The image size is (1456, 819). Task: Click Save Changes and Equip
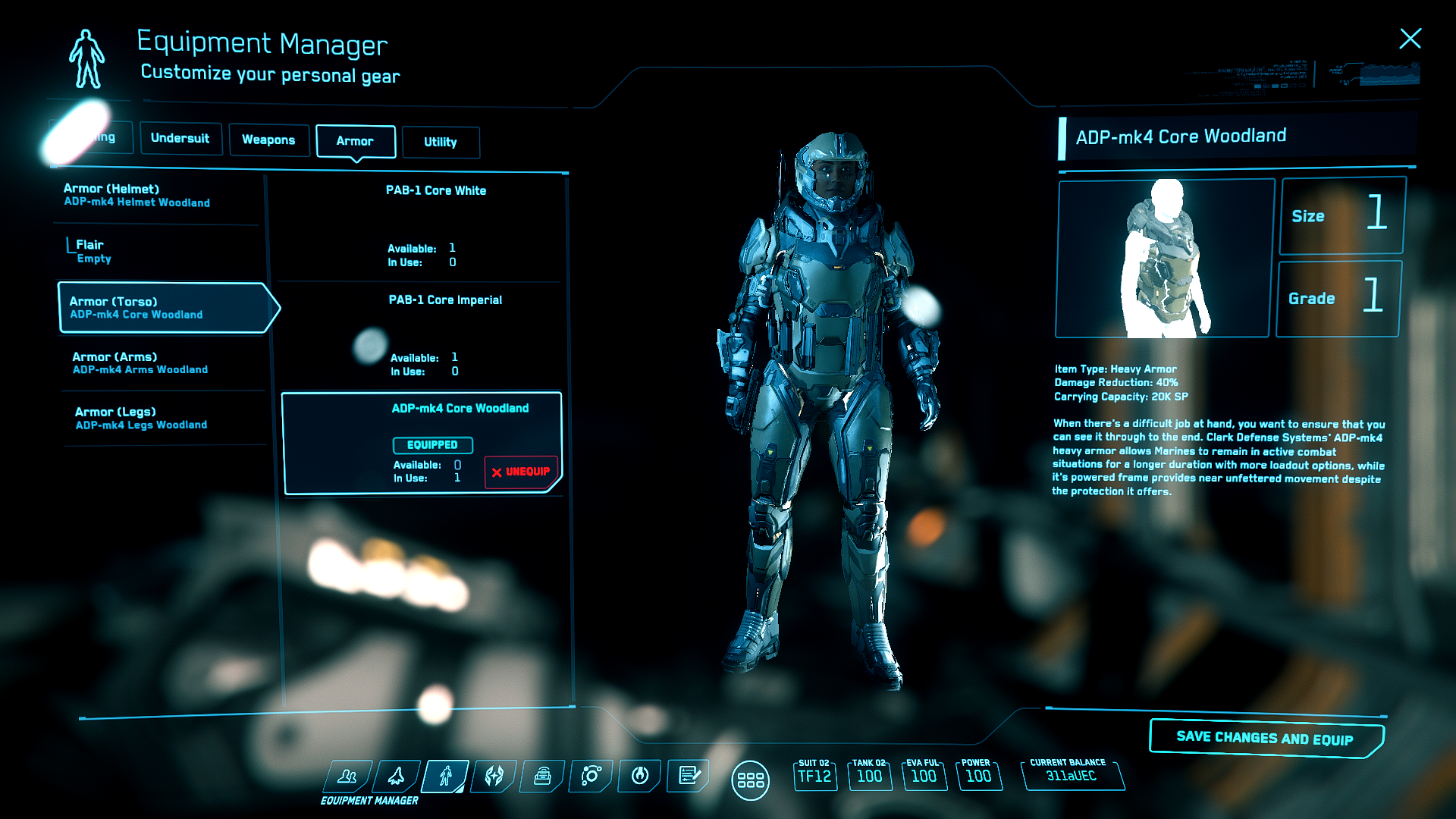point(1264,738)
